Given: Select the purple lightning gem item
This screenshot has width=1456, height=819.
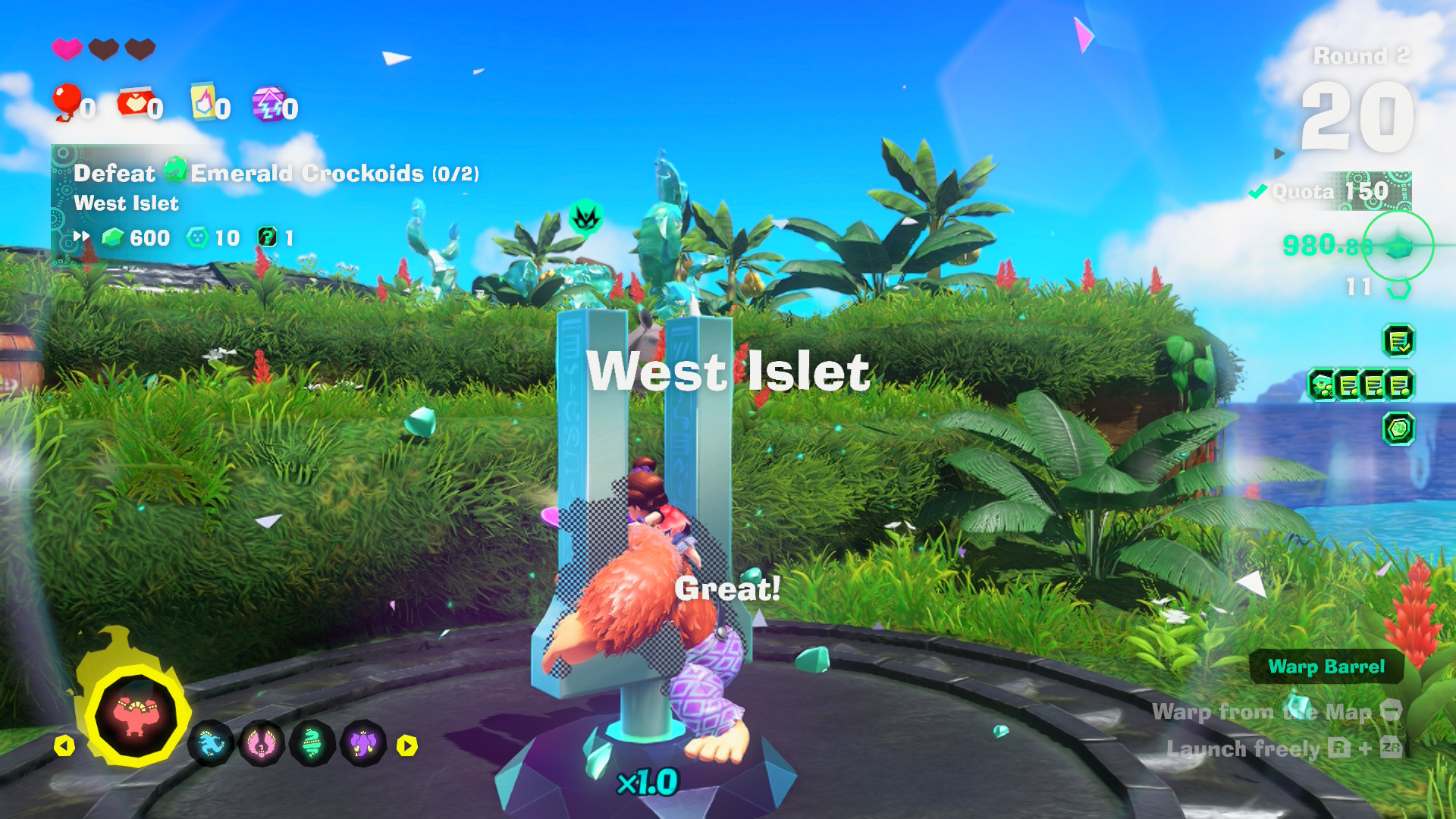Looking at the screenshot, I should point(270,104).
